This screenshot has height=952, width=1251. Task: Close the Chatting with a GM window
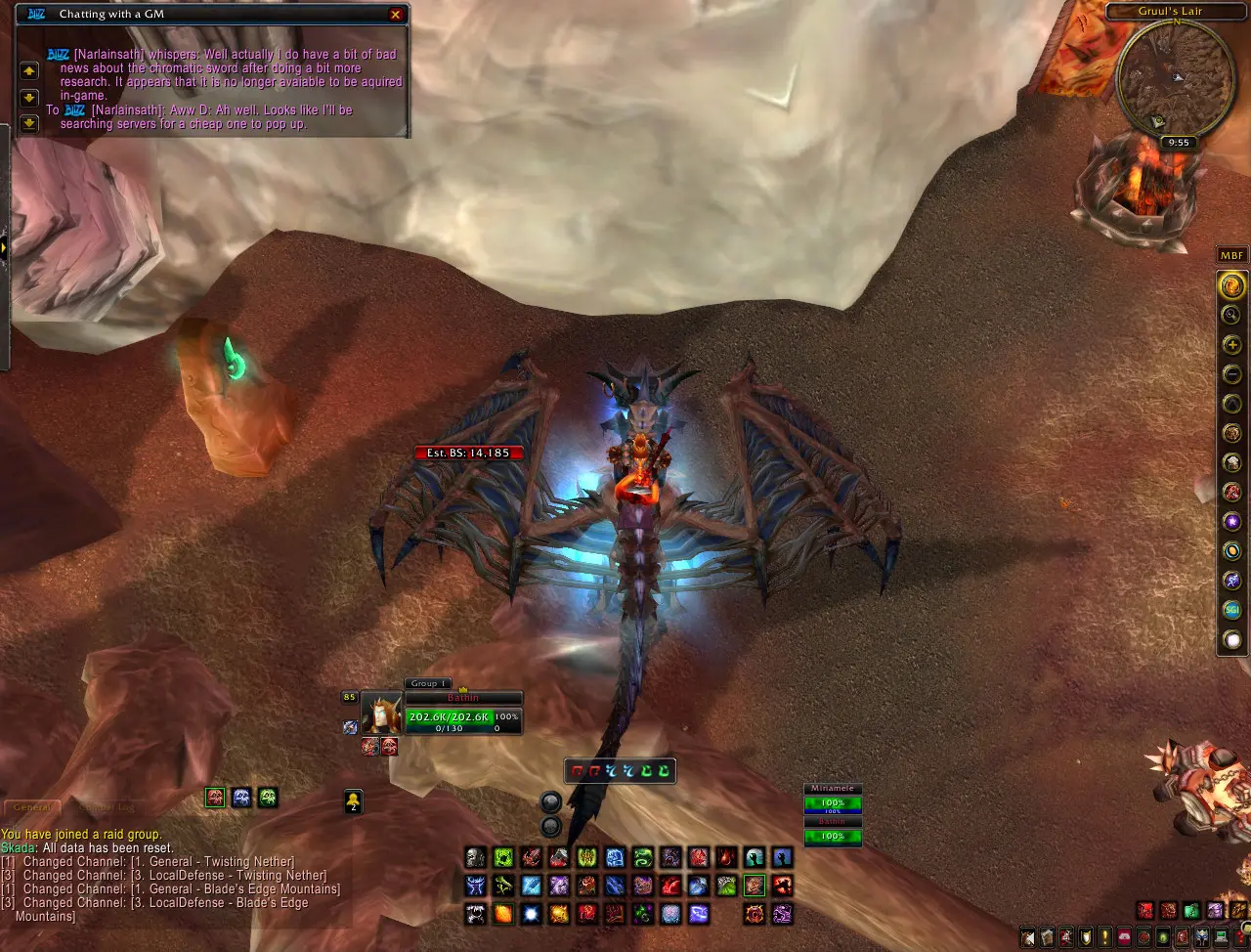point(395,15)
